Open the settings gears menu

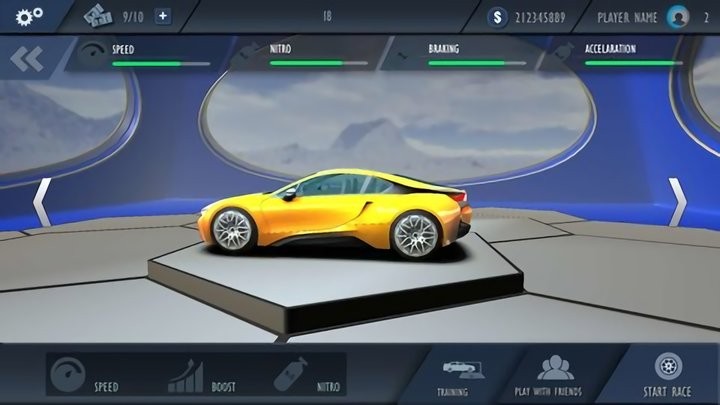pyautogui.click(x=26, y=16)
